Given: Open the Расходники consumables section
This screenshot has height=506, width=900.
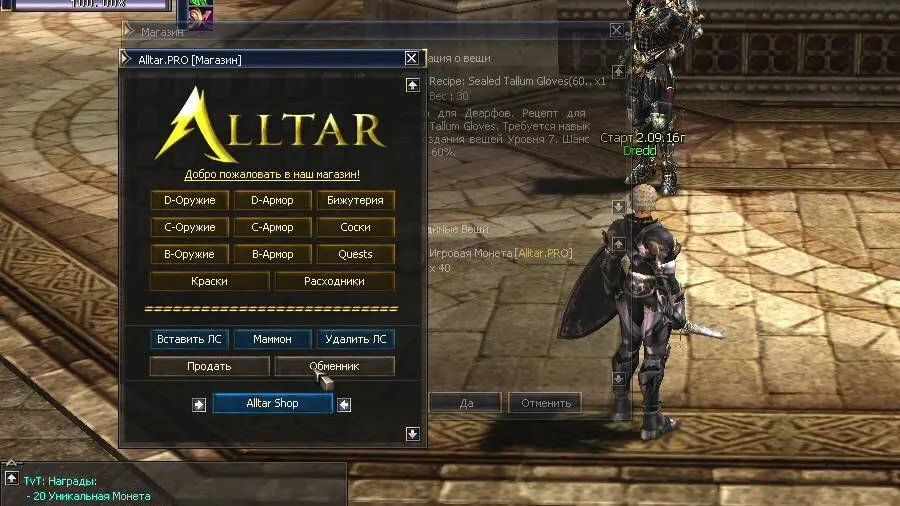Looking at the screenshot, I should (334, 281).
